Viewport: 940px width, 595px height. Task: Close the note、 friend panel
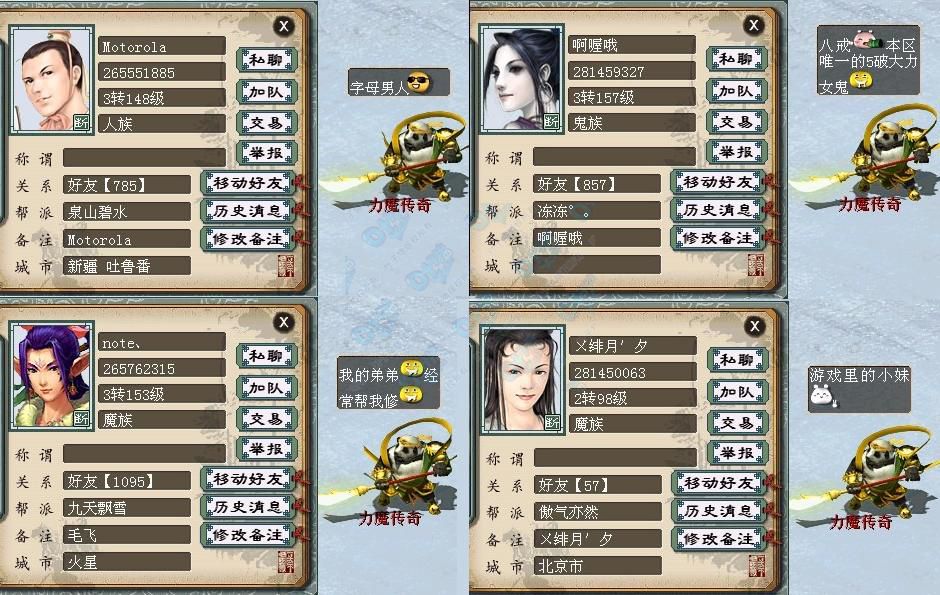pos(285,322)
